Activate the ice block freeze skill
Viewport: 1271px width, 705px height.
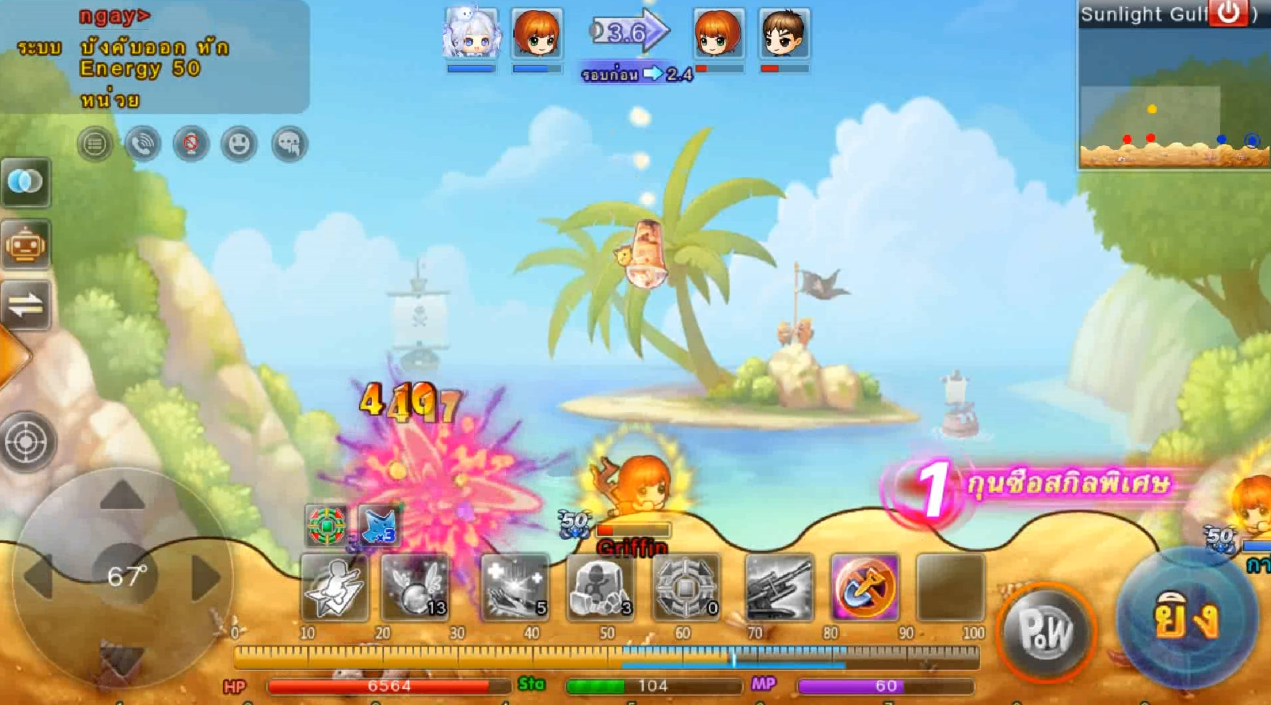coord(600,588)
